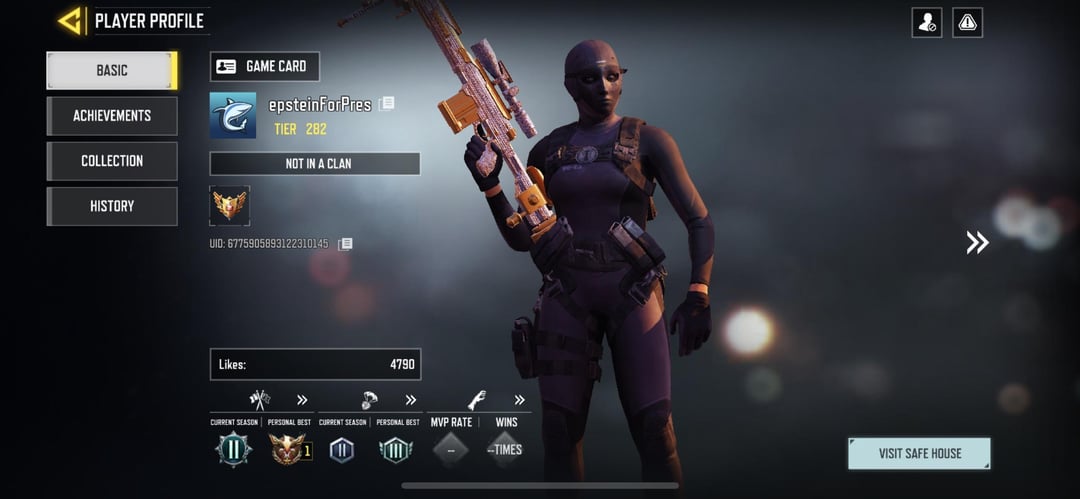
Task: Click the Likes counter box
Action: (315, 364)
